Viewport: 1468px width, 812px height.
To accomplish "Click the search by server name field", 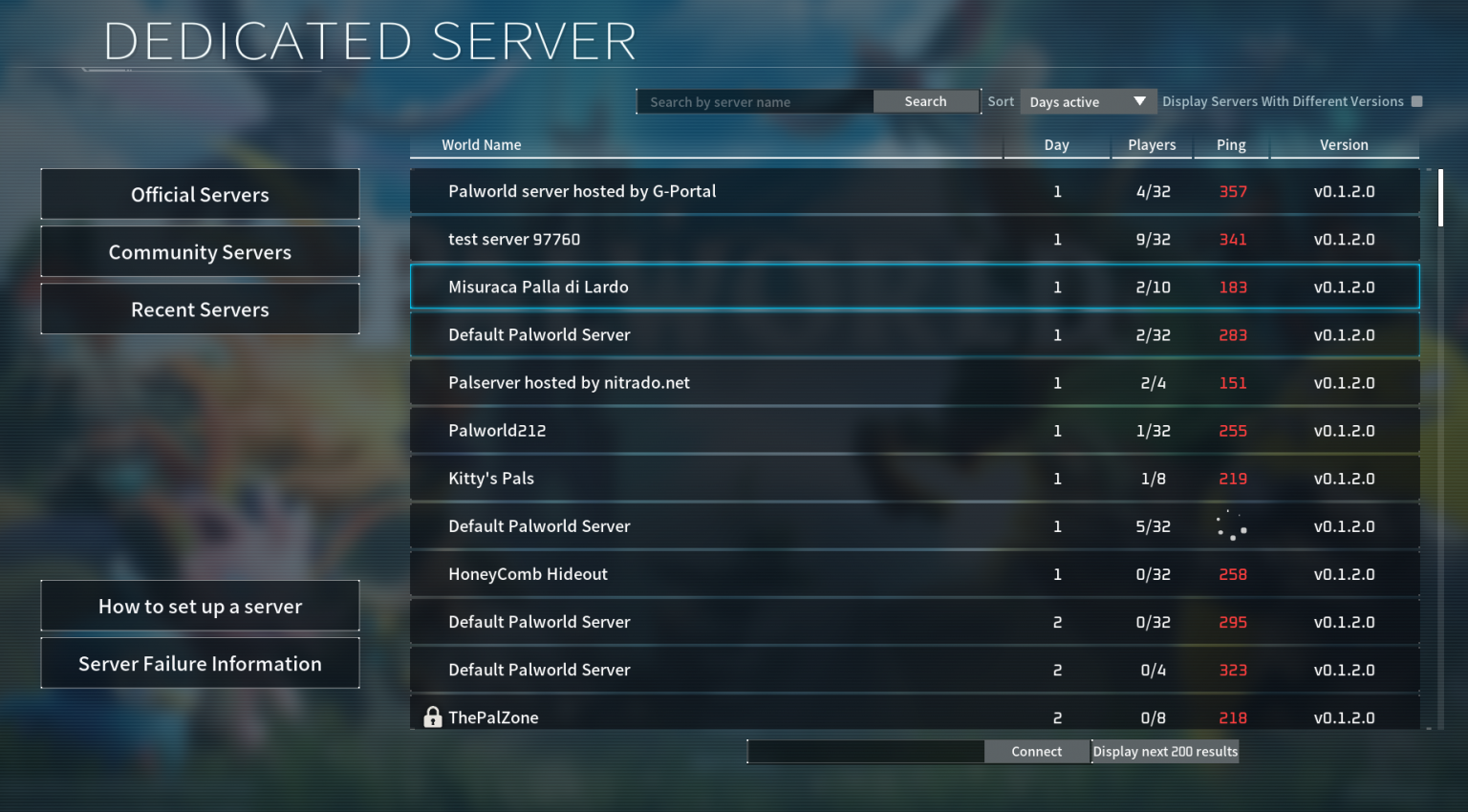I will tap(755, 101).
